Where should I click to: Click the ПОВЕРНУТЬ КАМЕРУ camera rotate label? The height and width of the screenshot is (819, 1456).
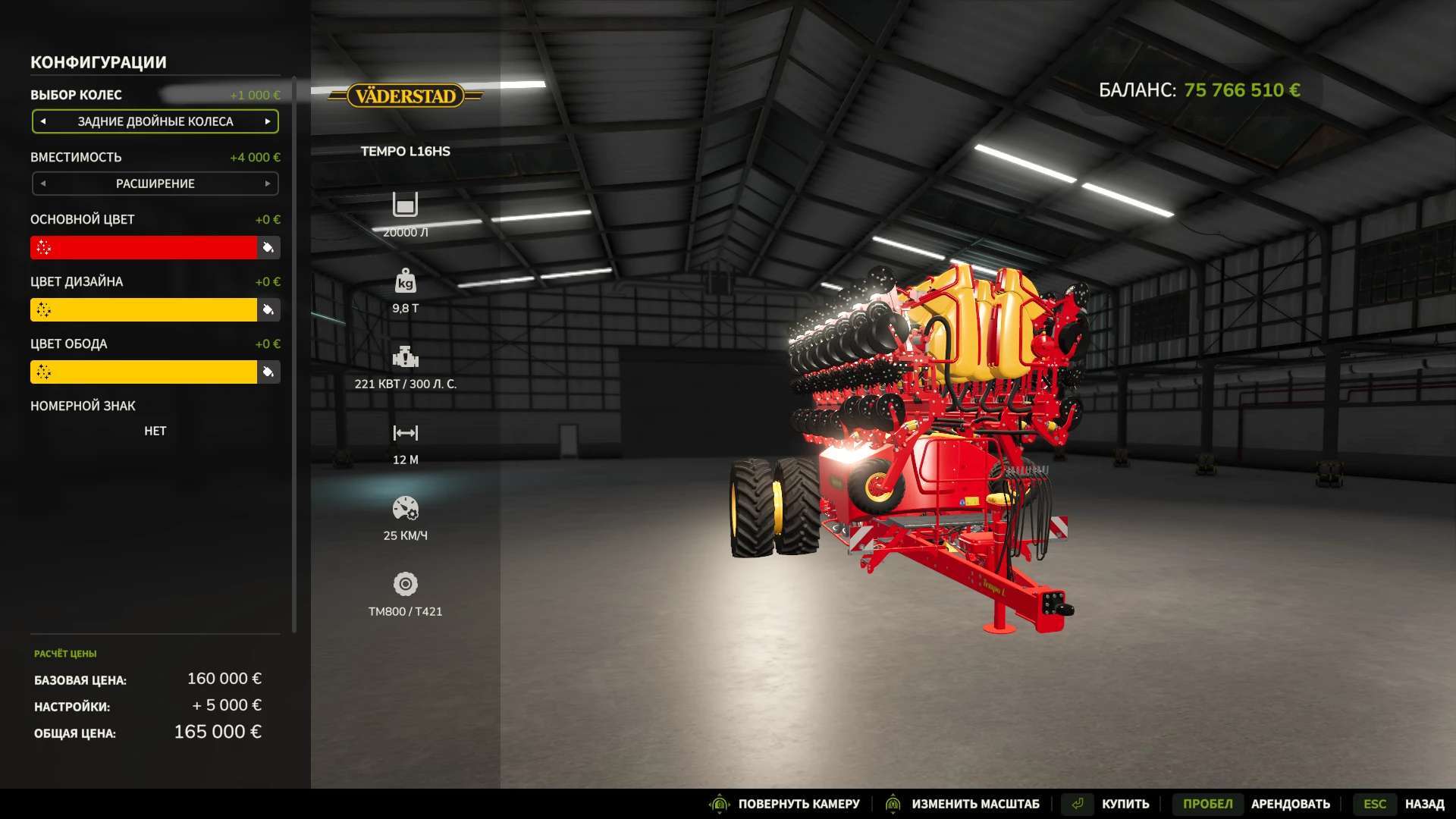[799, 804]
